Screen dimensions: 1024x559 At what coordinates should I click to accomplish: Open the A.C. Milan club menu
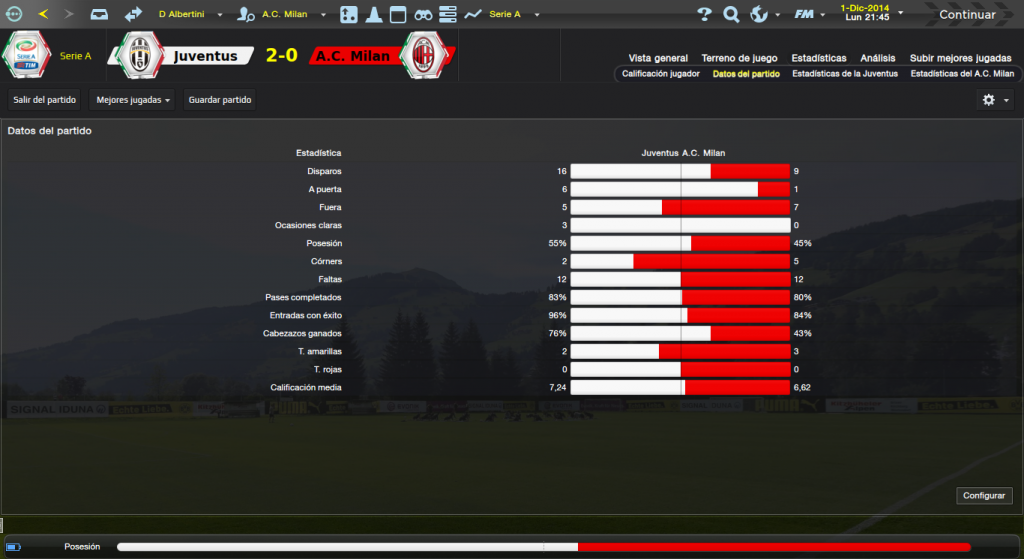(x=288, y=15)
